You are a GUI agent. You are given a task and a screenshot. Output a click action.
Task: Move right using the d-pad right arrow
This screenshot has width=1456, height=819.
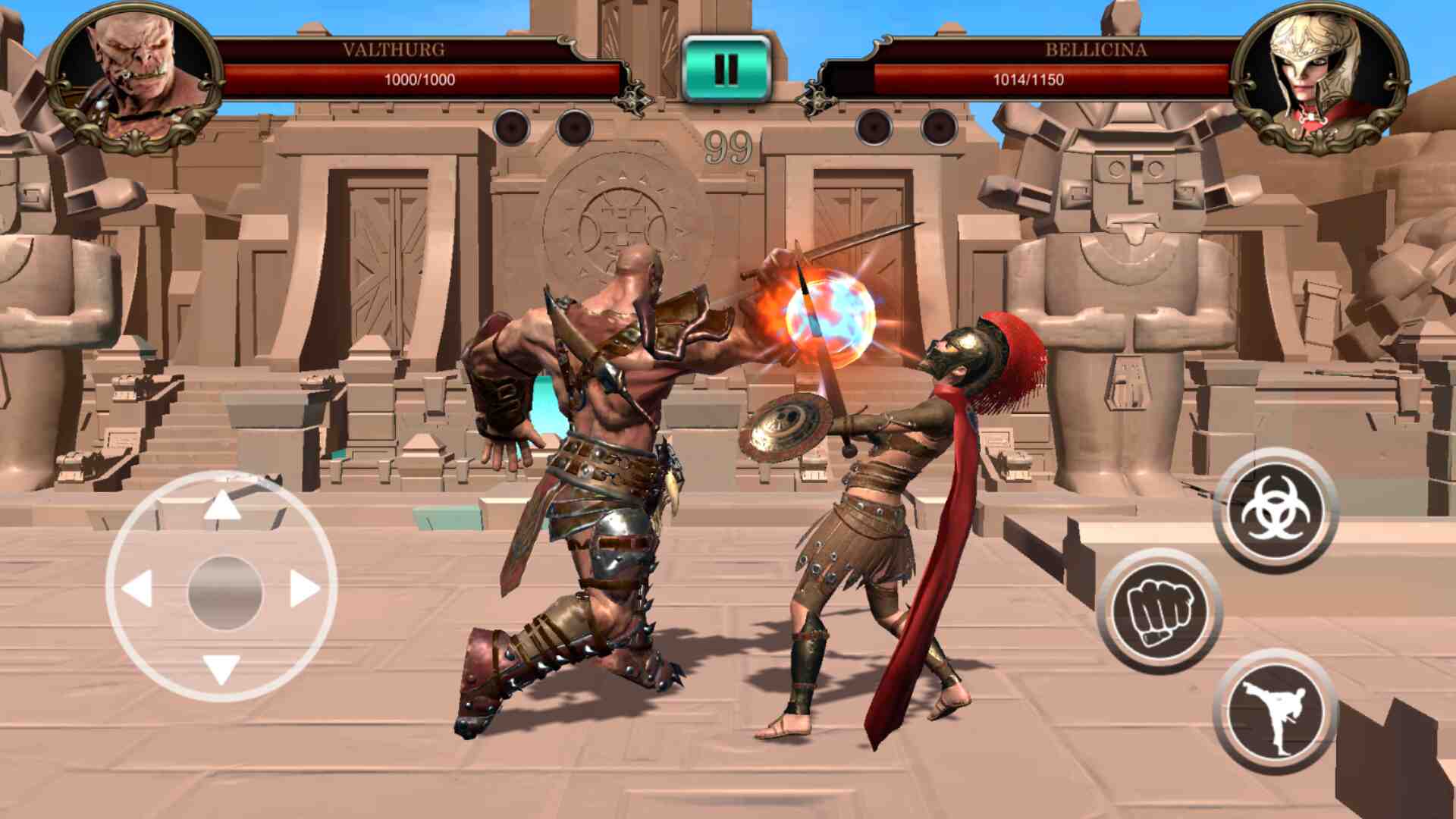pyautogui.click(x=305, y=588)
